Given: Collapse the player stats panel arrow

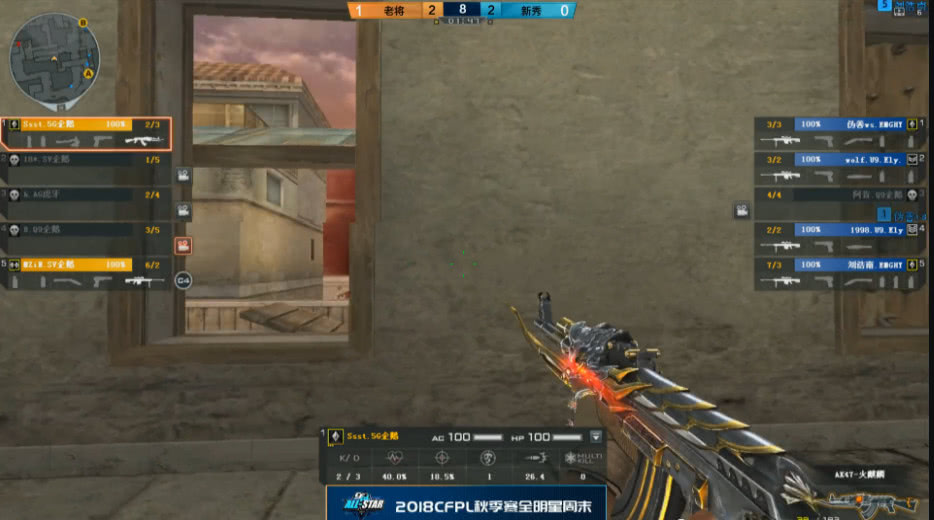Looking at the screenshot, I should point(597,437).
